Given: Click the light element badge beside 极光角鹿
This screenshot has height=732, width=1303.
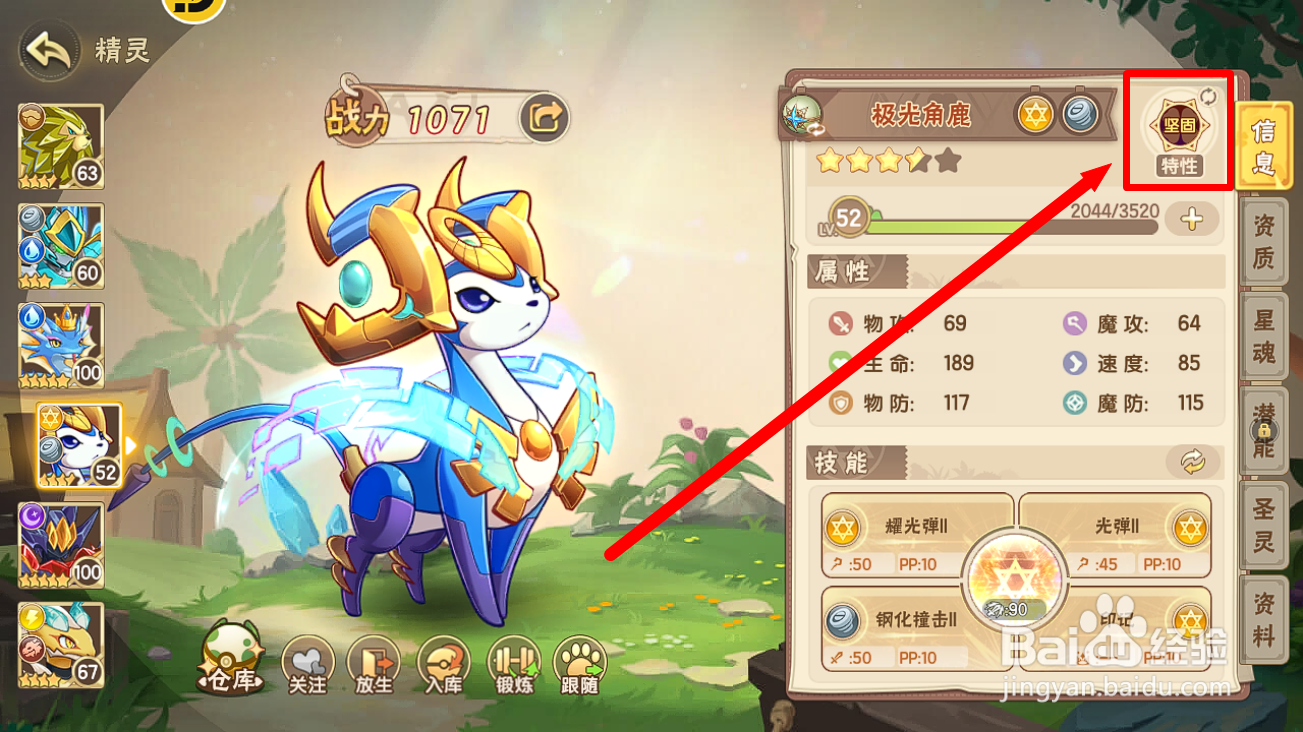Looking at the screenshot, I should pyautogui.click(x=1037, y=115).
